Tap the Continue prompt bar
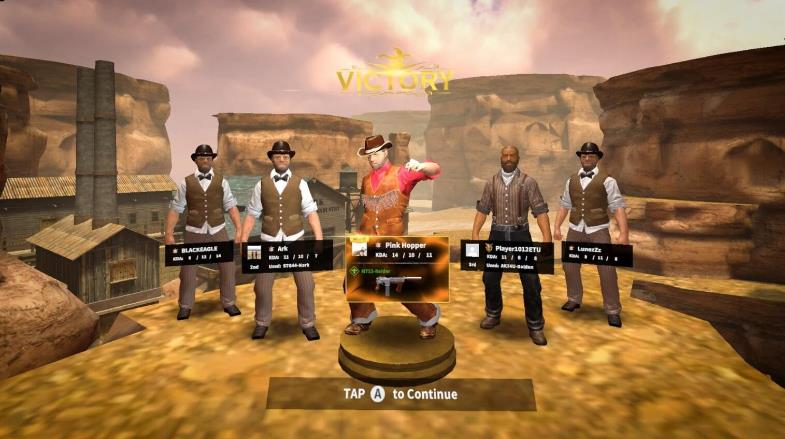This screenshot has height=439, width=785. 400,393
